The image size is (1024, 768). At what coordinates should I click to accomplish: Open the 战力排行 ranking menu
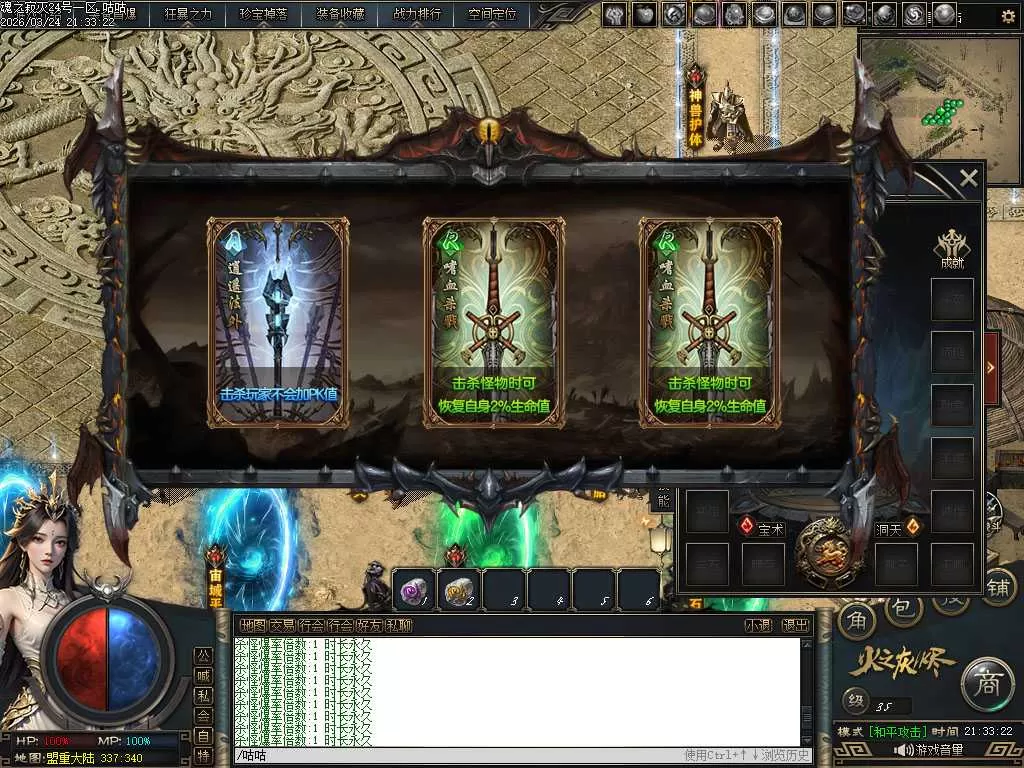(417, 14)
